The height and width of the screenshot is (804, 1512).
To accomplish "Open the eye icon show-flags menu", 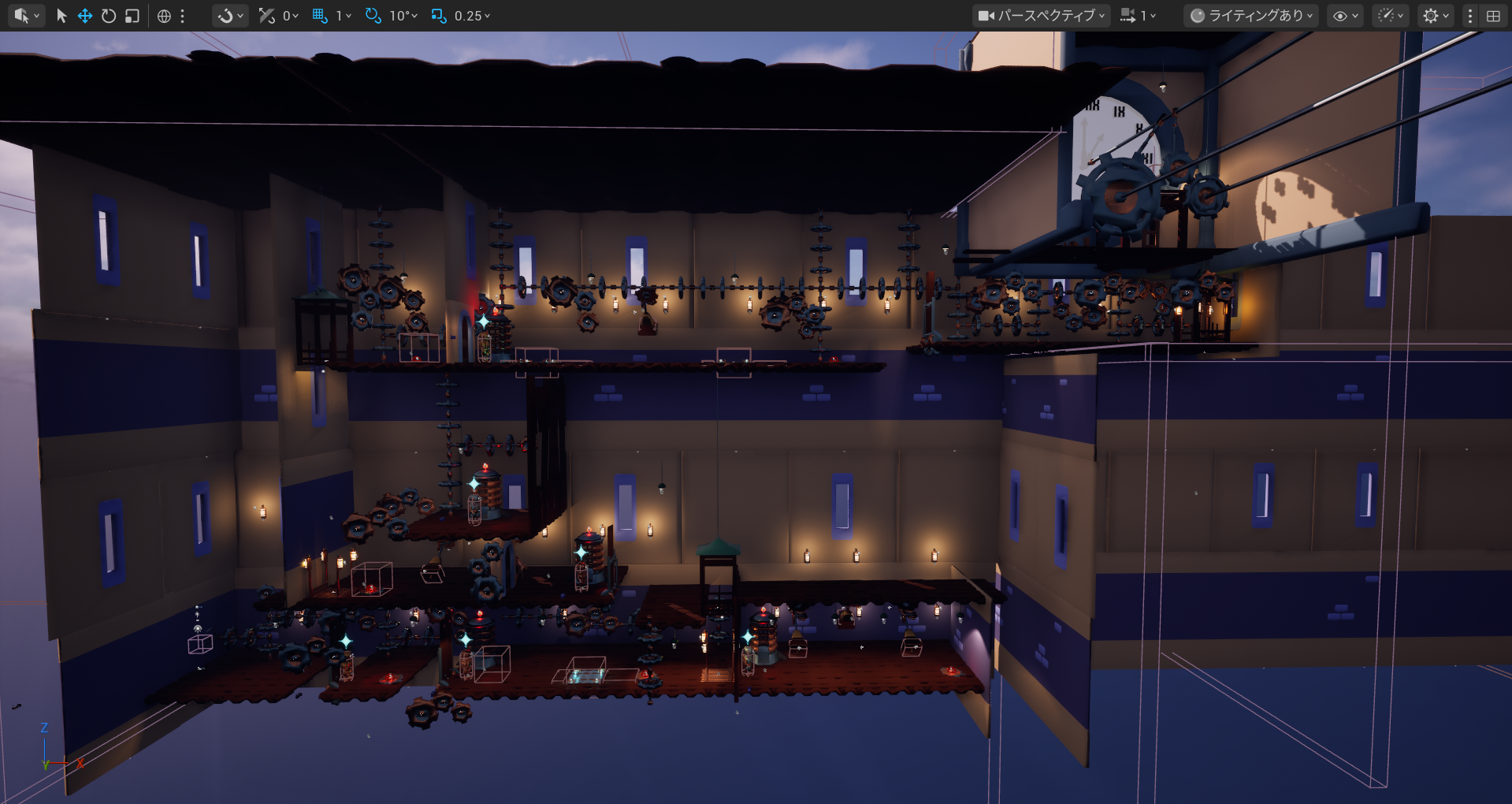I will click(x=1344, y=16).
